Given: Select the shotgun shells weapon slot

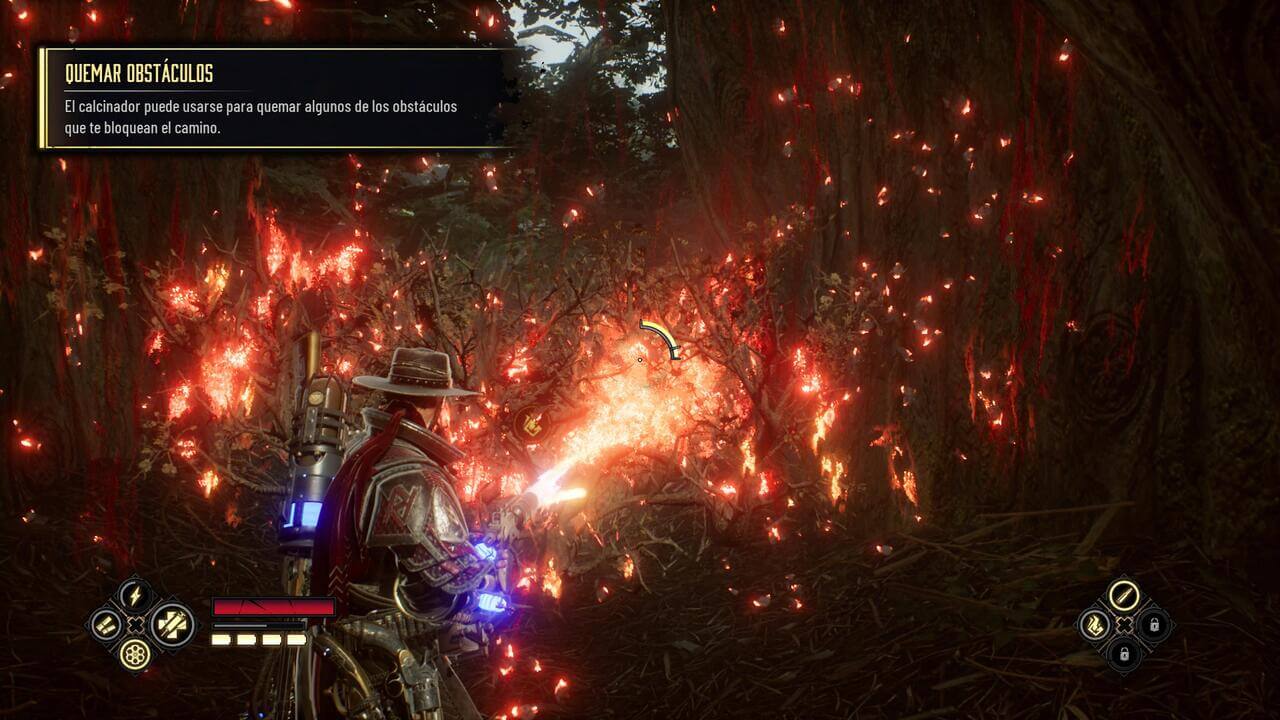Looking at the screenshot, I should (x=105, y=626).
